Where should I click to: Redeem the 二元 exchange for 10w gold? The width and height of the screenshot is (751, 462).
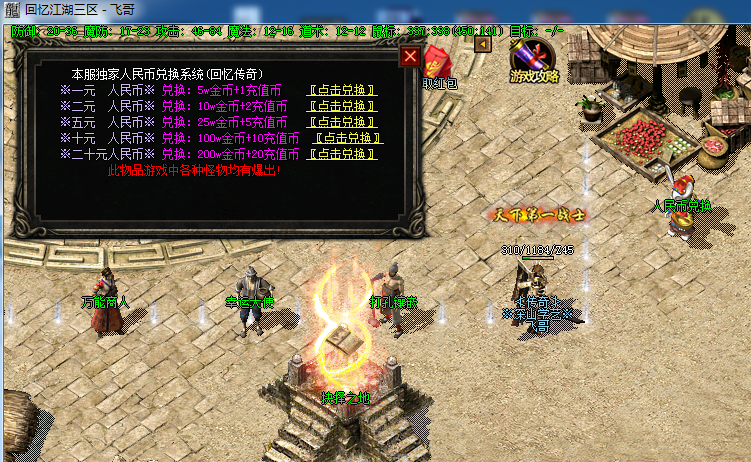point(342,106)
